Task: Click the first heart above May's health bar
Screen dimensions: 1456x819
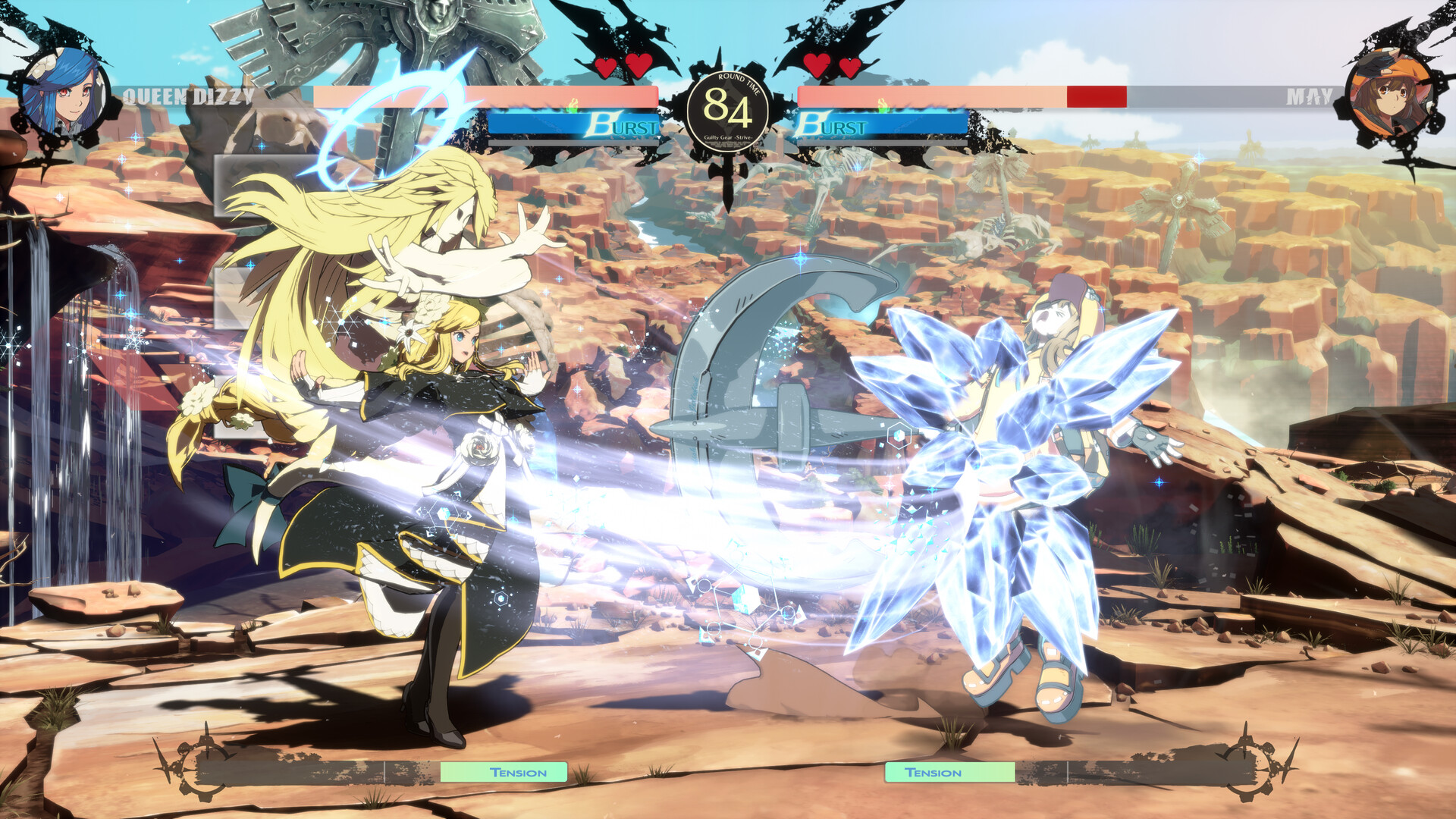Action: click(817, 66)
